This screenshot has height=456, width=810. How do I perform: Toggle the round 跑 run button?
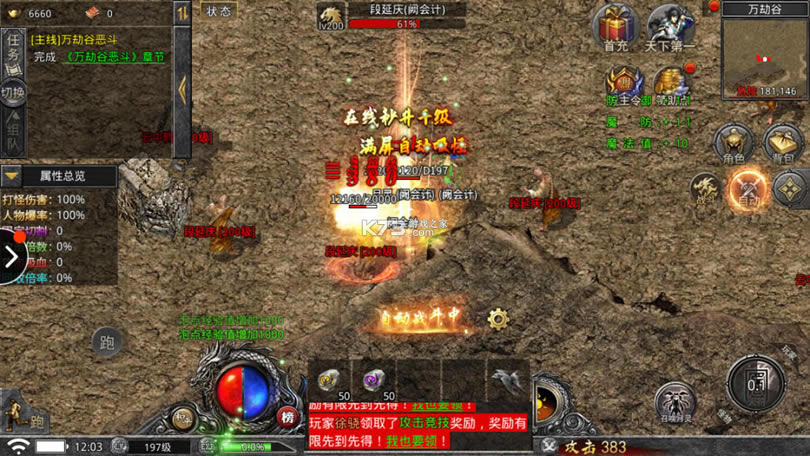click(107, 343)
